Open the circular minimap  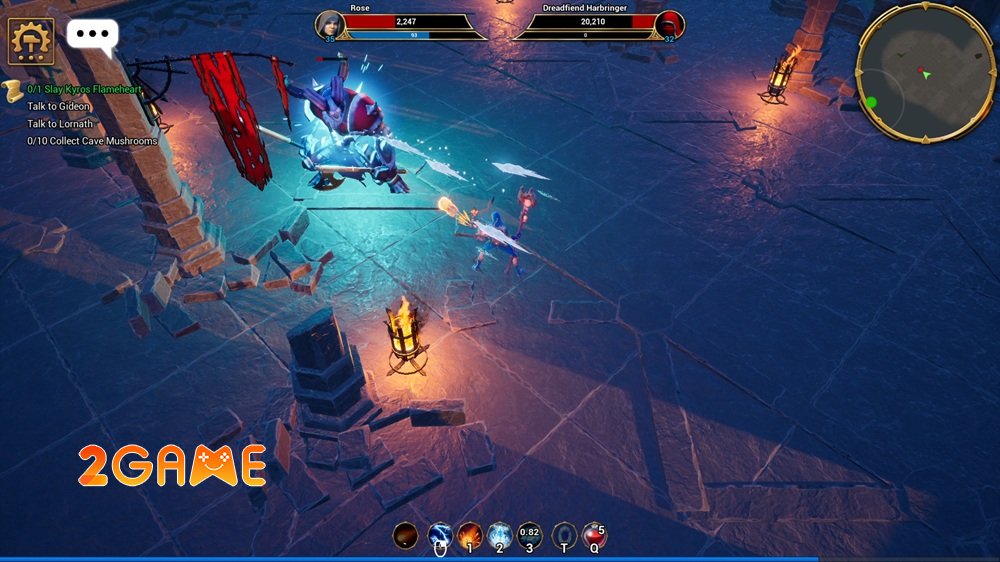pos(926,72)
